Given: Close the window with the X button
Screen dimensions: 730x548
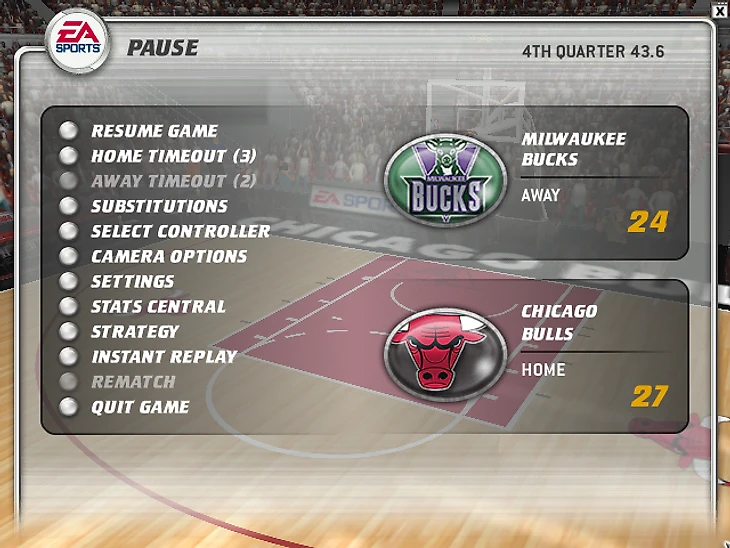Looking at the screenshot, I should [719, 10].
